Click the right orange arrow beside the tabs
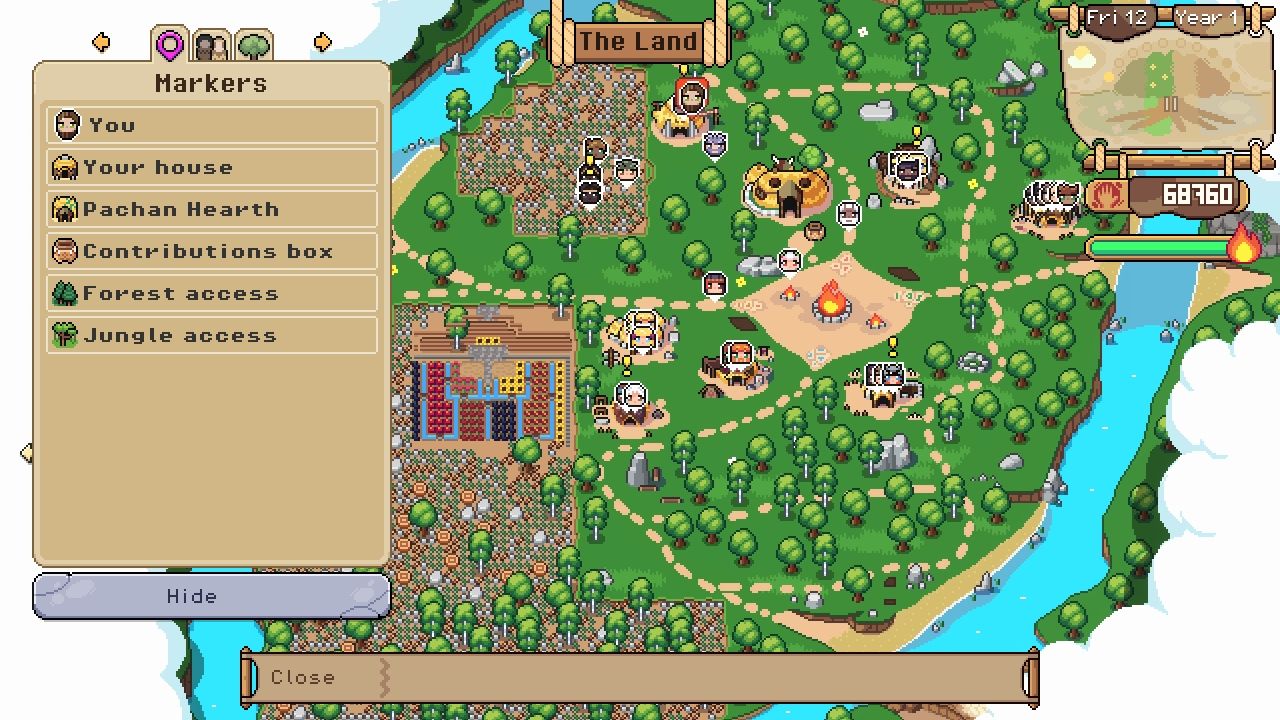This screenshot has width=1280, height=720. pyautogui.click(x=322, y=41)
